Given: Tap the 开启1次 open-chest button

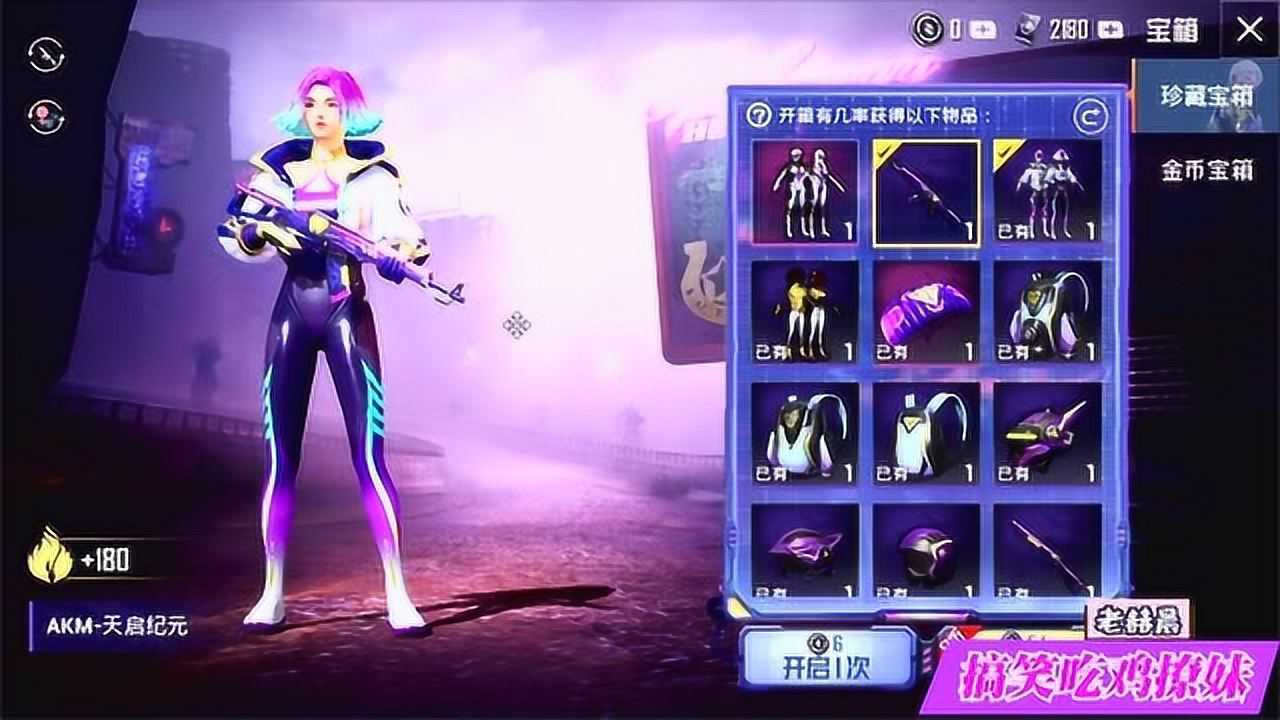Looking at the screenshot, I should click(x=828, y=658).
